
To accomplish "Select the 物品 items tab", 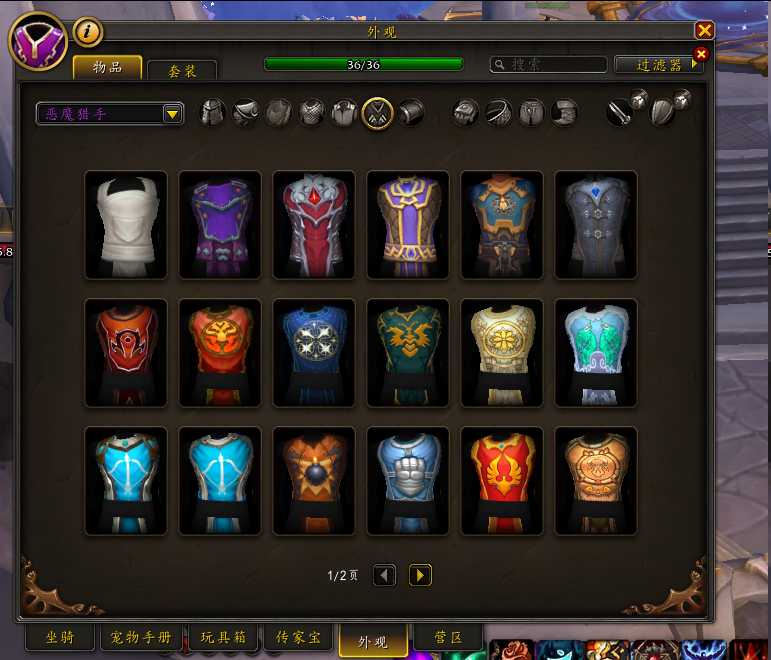I will [107, 67].
